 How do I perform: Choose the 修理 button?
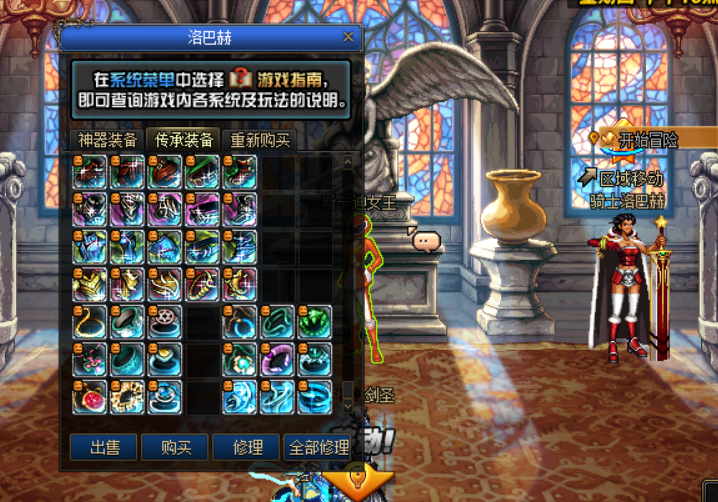click(247, 447)
